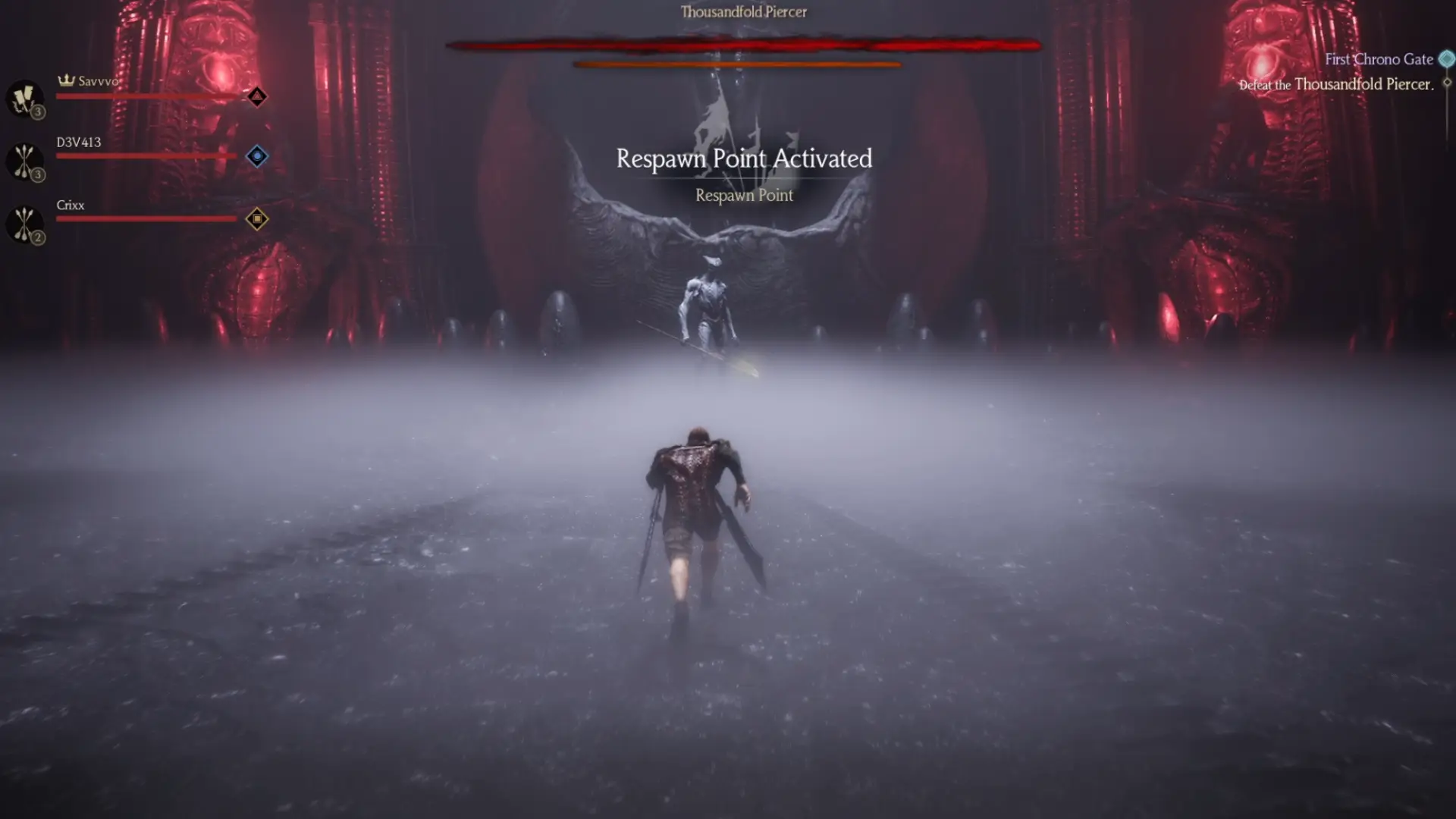Open the First Chrono Gate objective tracker
Image resolution: width=1456 pixels, height=819 pixels.
tap(1379, 59)
